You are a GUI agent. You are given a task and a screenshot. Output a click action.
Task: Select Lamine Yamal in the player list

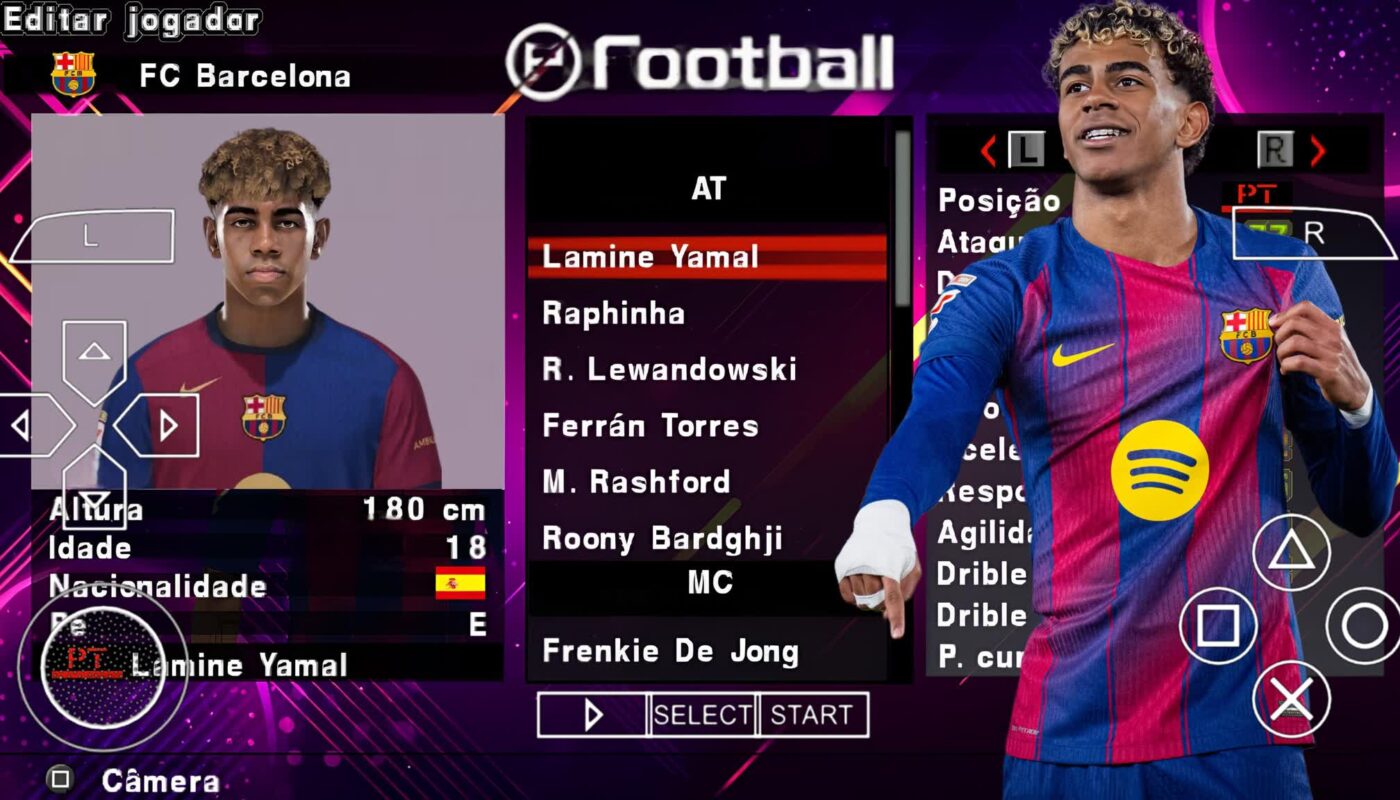(x=650, y=257)
